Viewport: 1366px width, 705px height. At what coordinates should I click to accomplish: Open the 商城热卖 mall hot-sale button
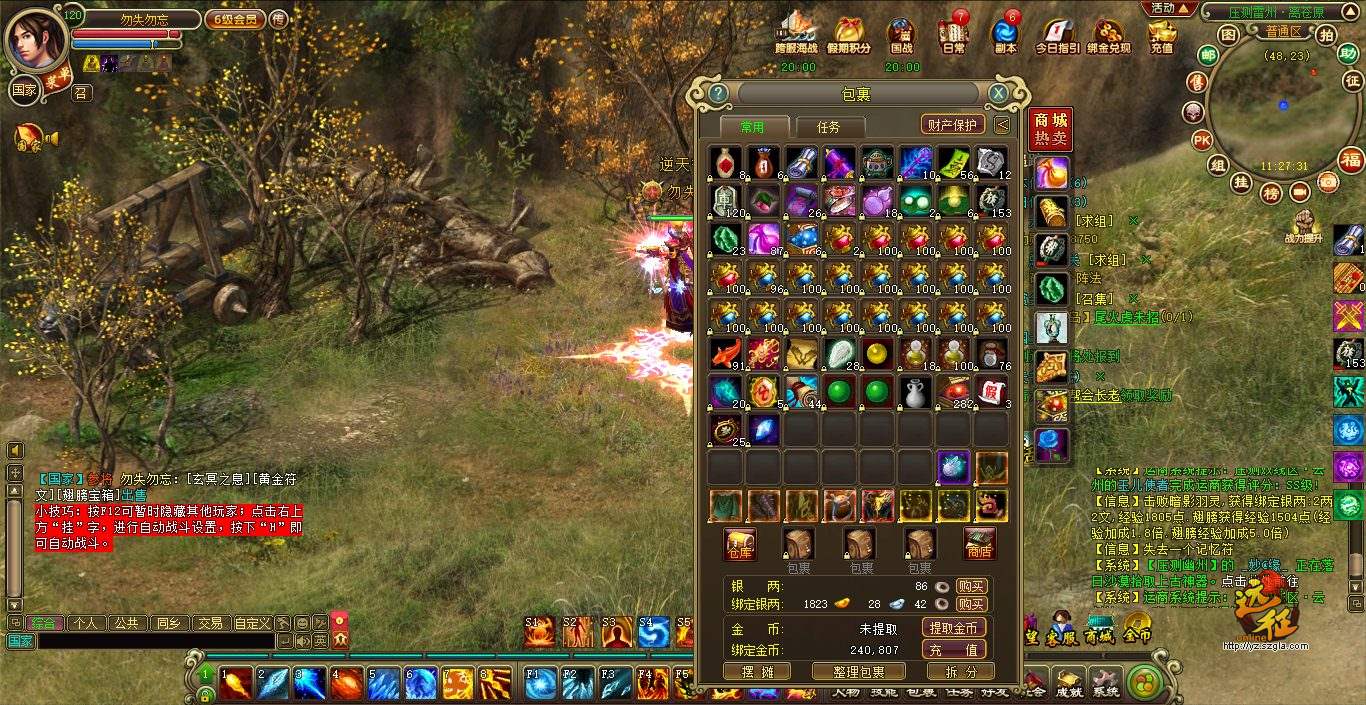(x=1050, y=129)
